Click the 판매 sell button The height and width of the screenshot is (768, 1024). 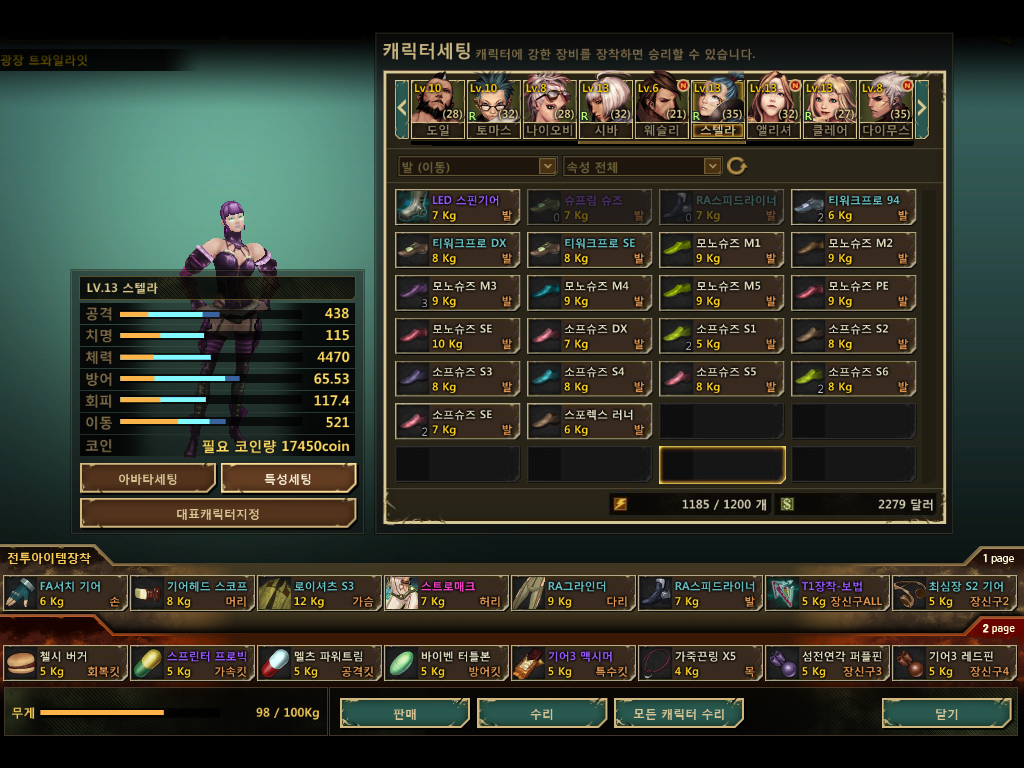tap(405, 714)
